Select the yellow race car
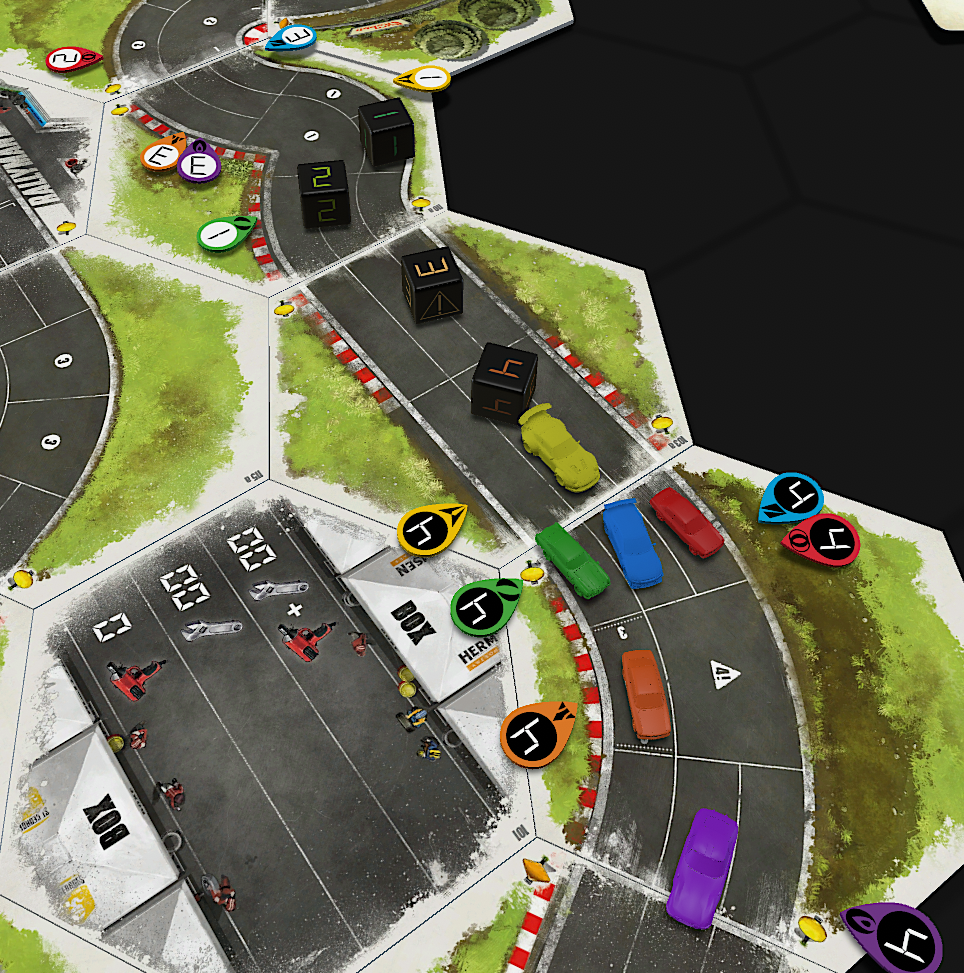964x973 pixels. (560, 447)
